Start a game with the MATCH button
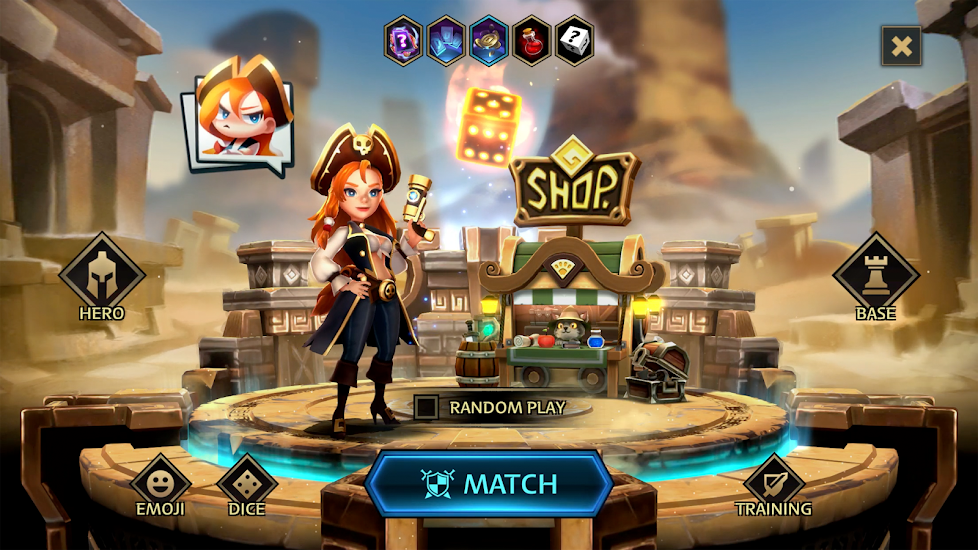978x550 pixels. point(488,484)
